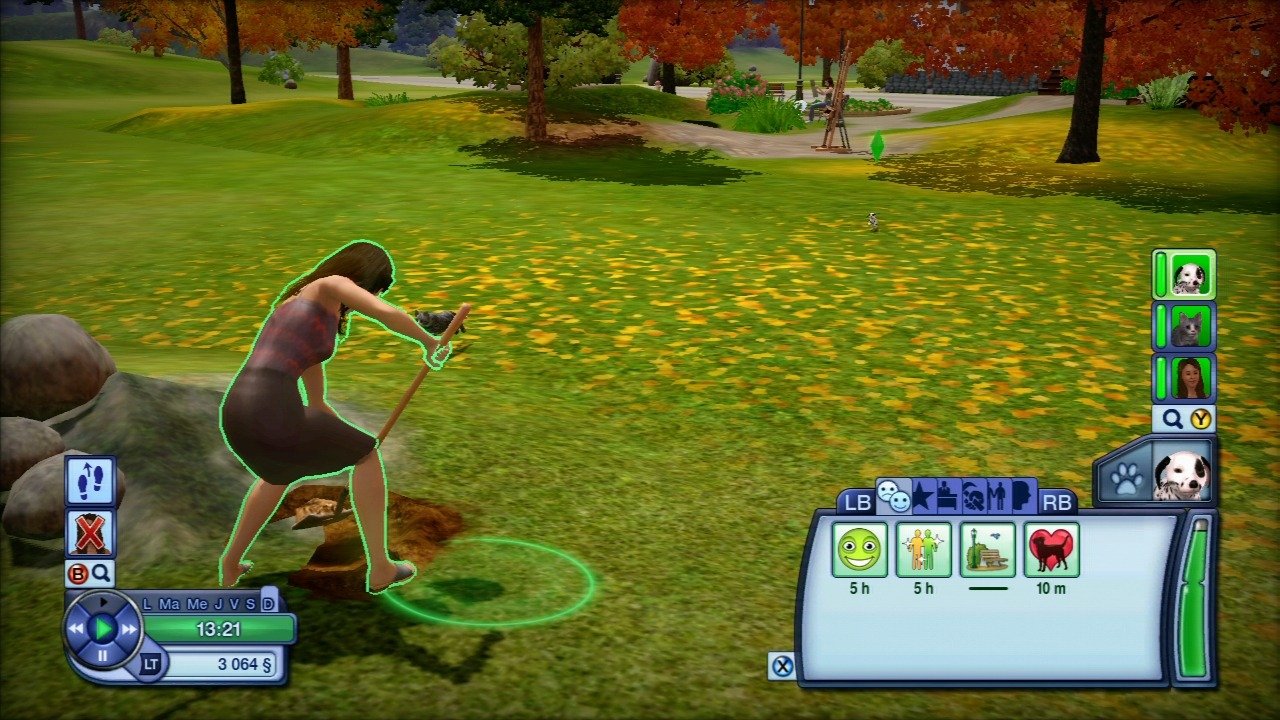
Task: View the dog and heart moodlet
Action: point(1051,549)
